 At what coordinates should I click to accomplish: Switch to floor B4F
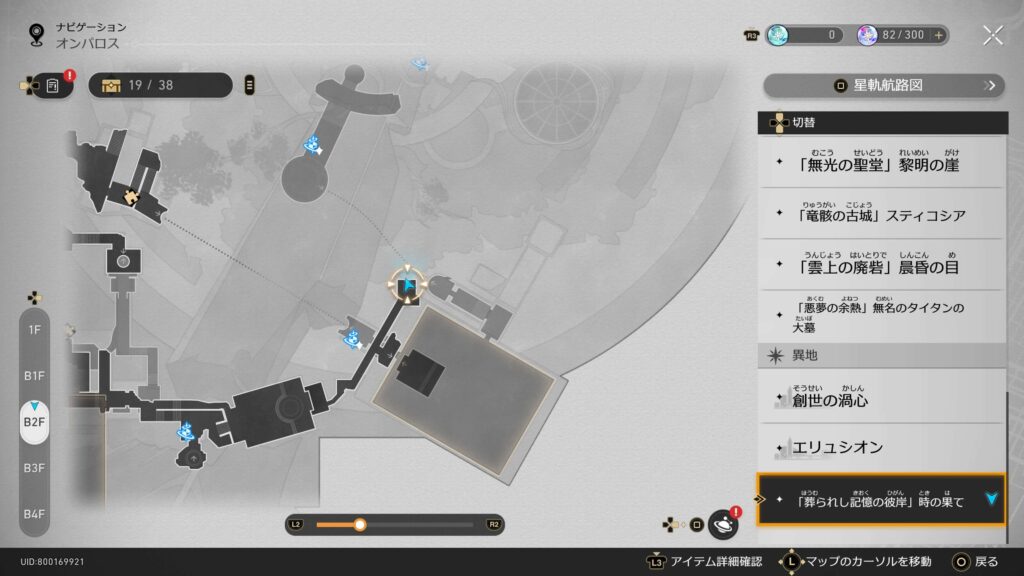(x=35, y=513)
